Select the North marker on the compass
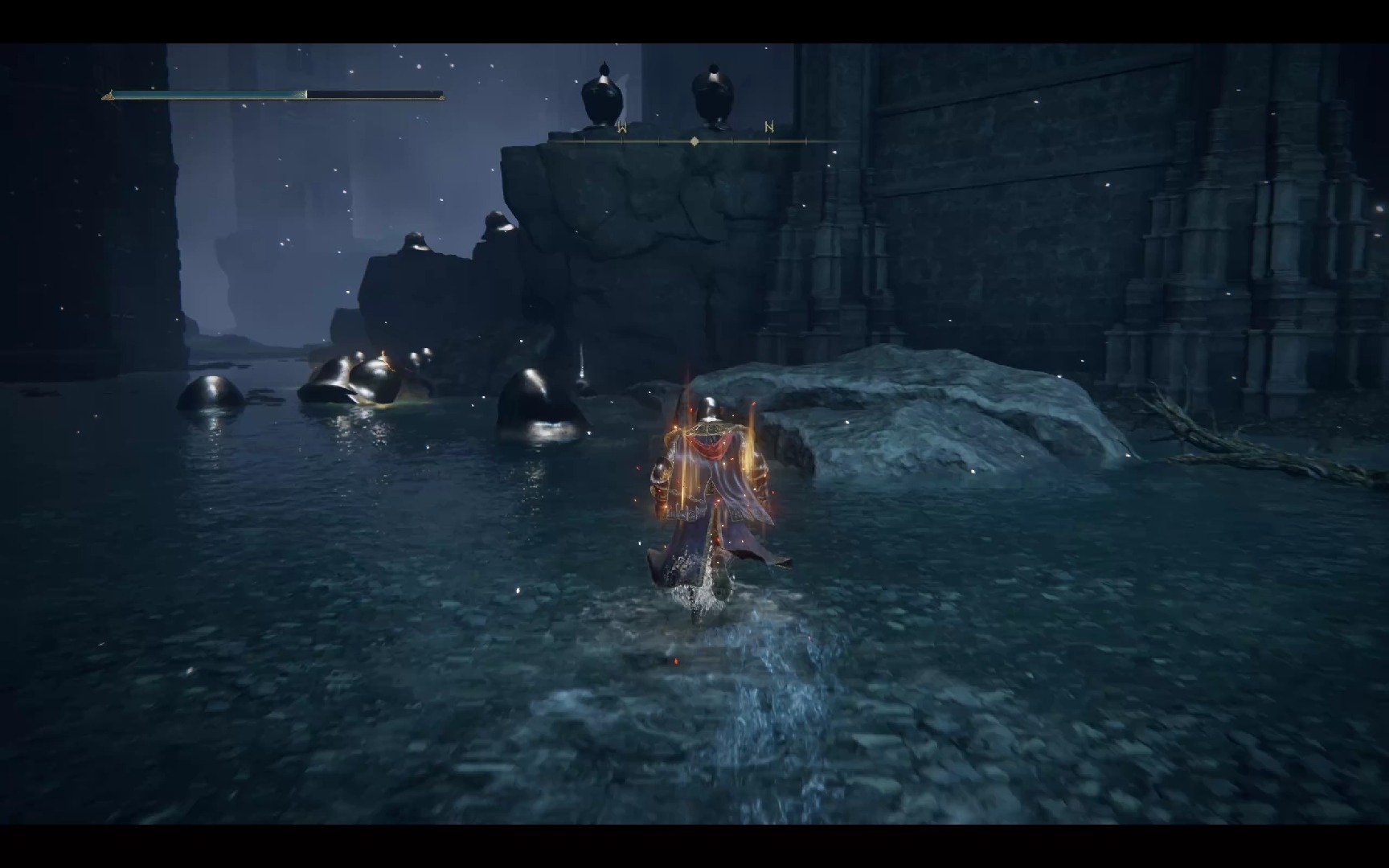 pos(769,127)
